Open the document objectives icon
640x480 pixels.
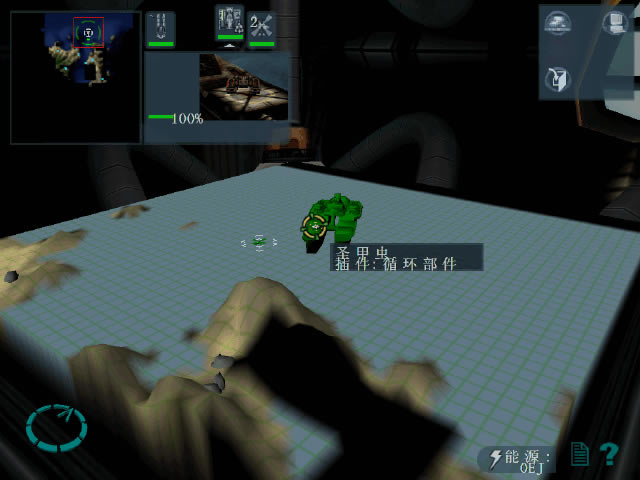(x=579, y=455)
